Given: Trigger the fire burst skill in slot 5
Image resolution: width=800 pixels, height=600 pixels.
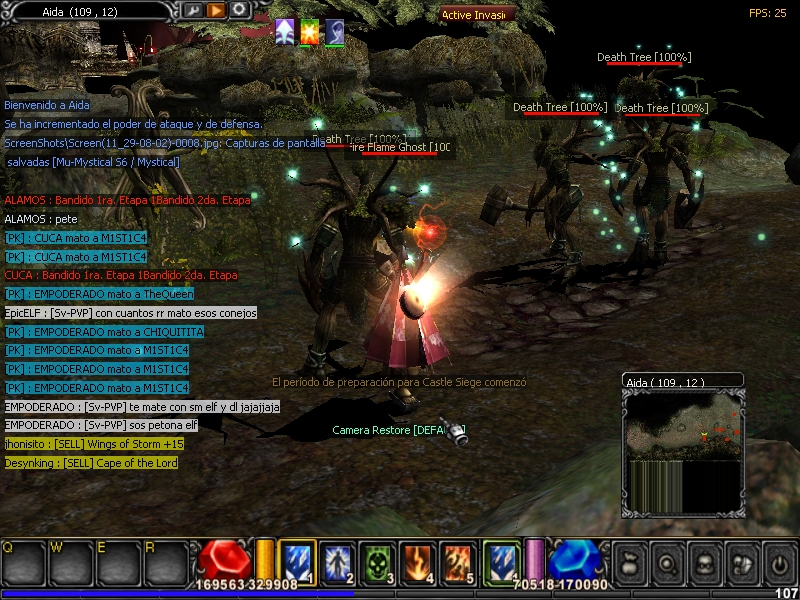Looking at the screenshot, I should pos(456,560).
